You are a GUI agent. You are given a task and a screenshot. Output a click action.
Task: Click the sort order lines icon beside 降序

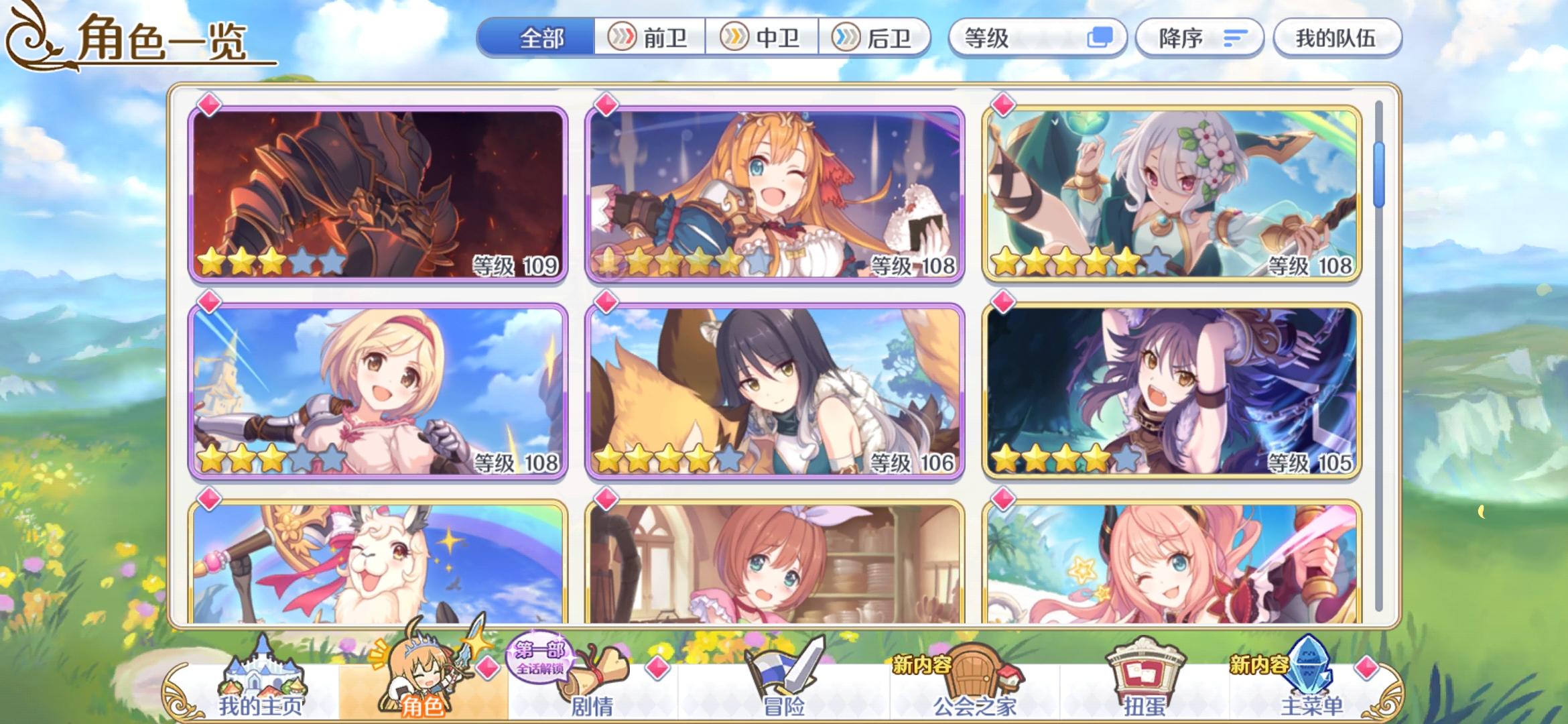(x=1235, y=38)
